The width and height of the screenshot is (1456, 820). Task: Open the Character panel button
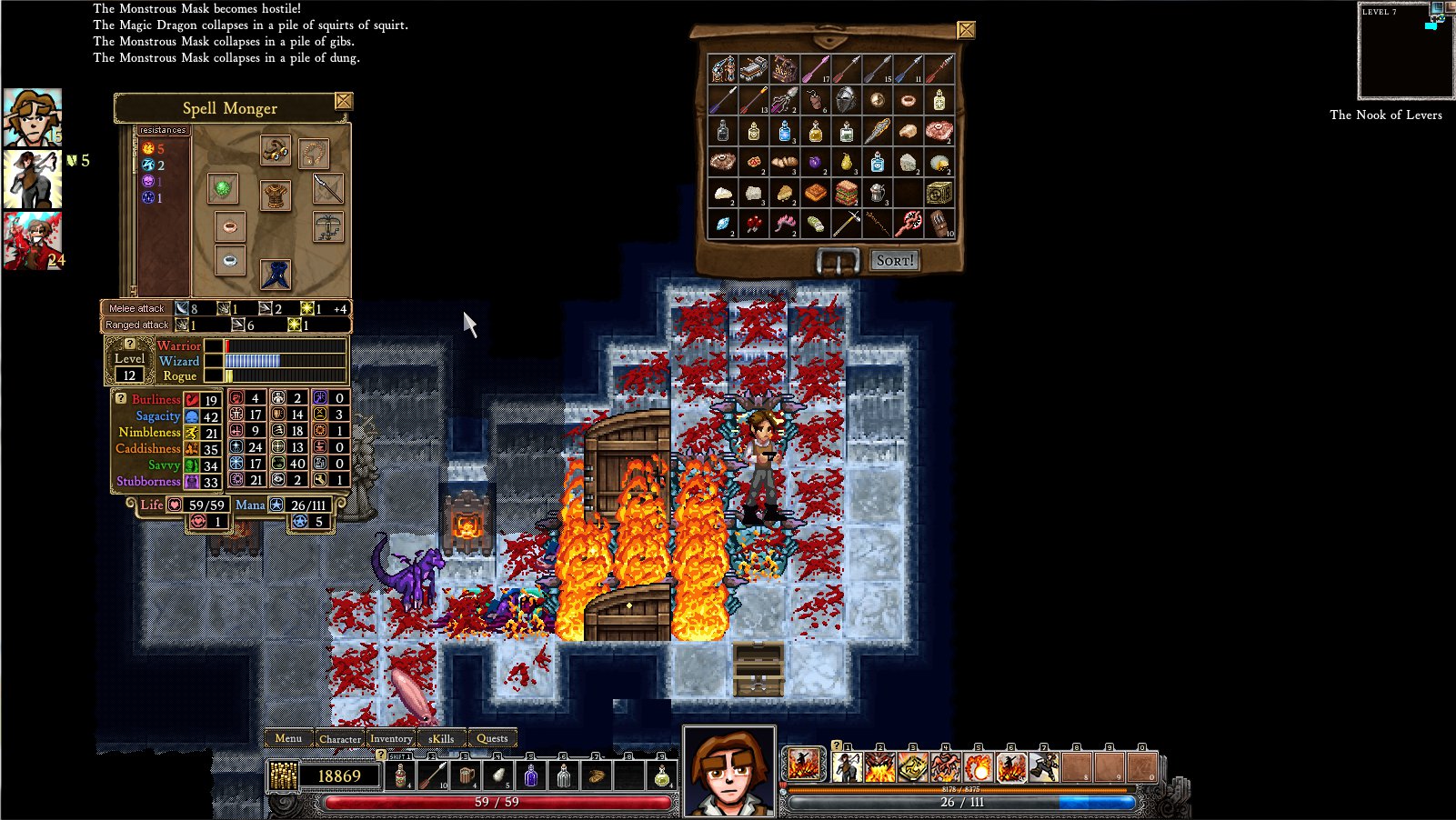click(x=340, y=738)
